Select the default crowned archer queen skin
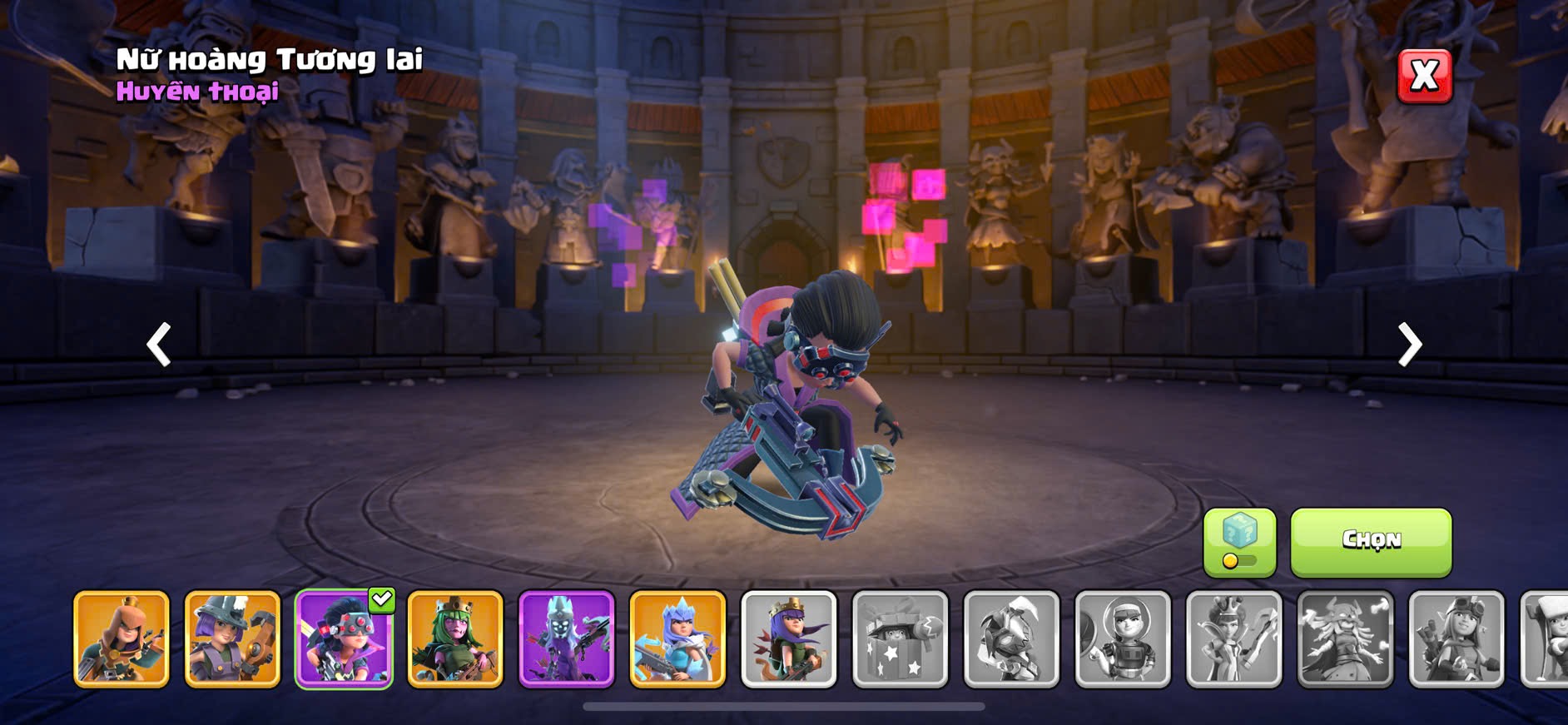This screenshot has width=1568, height=725. (x=789, y=639)
